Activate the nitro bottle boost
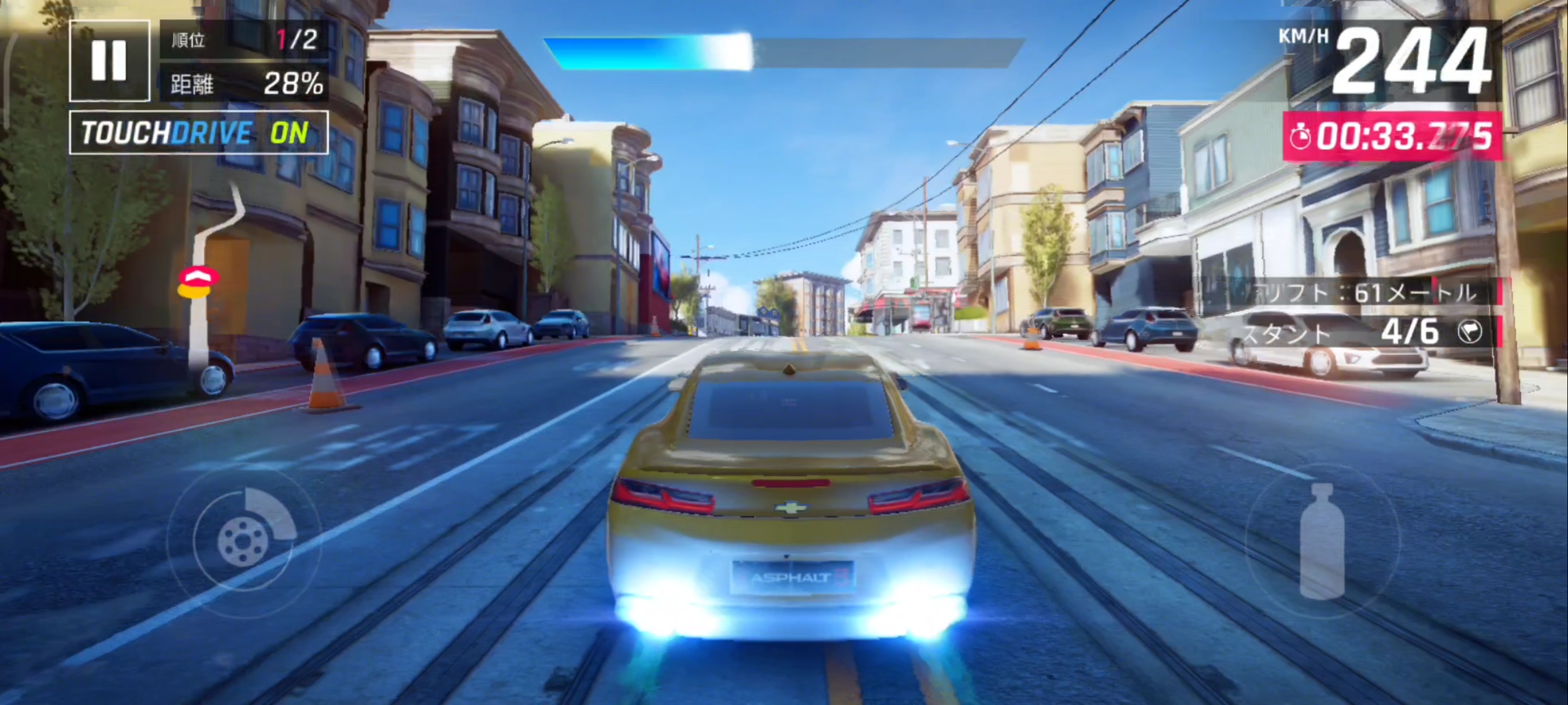Viewport: 1568px width, 705px height. (x=1322, y=540)
